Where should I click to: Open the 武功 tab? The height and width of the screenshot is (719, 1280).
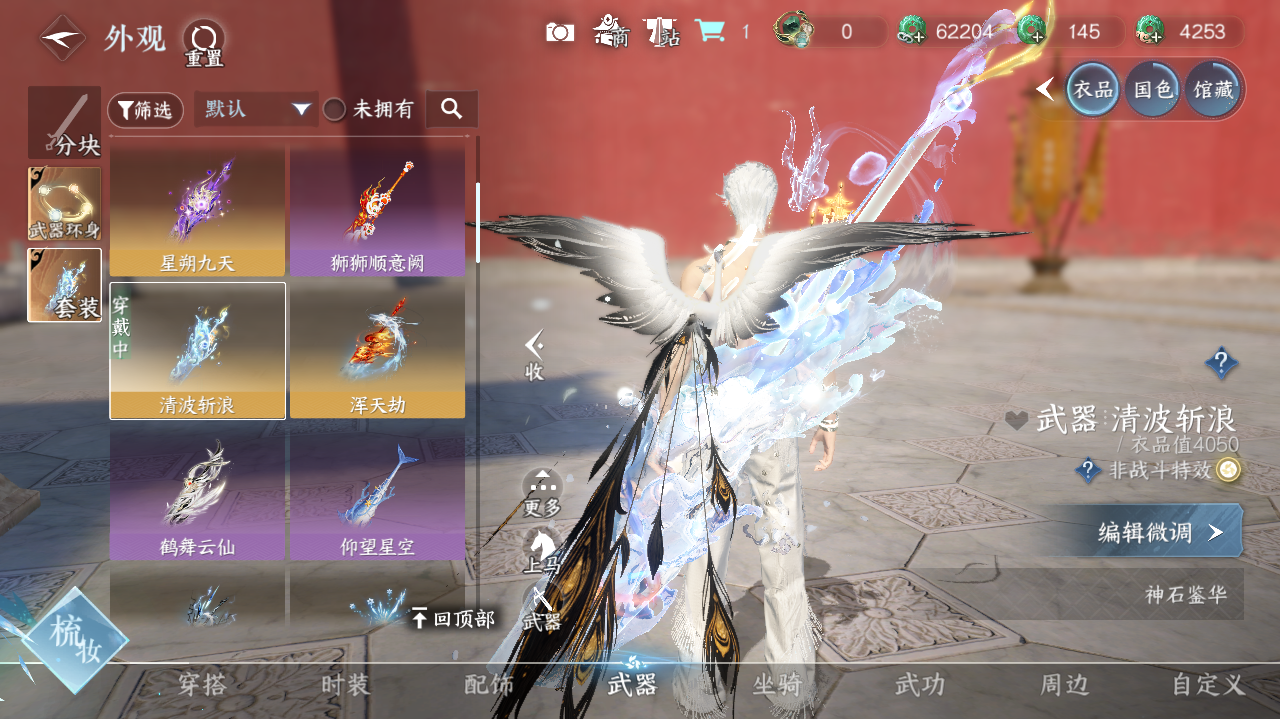click(x=919, y=685)
